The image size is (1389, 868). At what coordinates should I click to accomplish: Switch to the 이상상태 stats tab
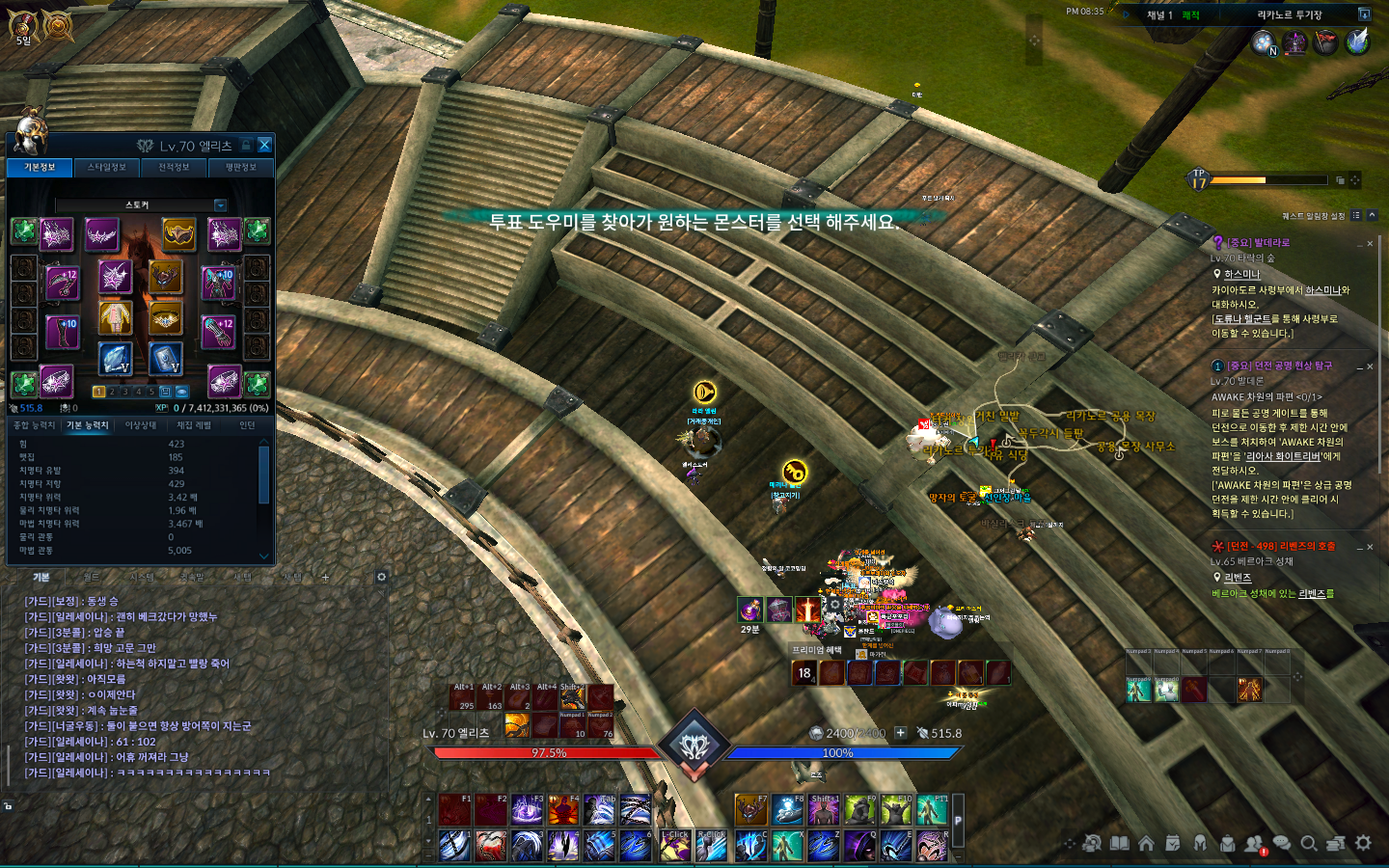point(141,425)
